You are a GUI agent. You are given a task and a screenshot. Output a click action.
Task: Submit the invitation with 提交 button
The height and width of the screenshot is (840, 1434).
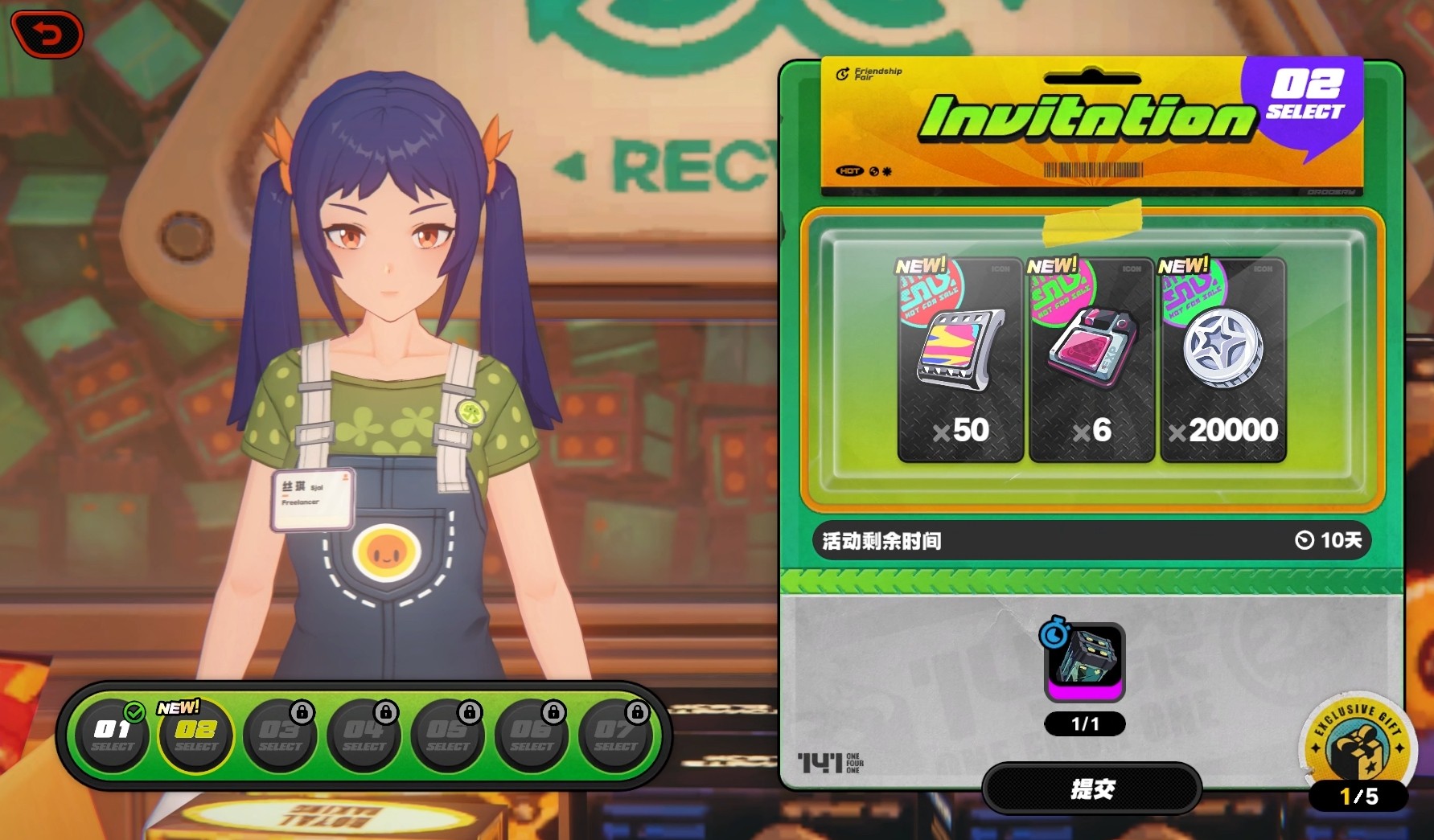click(x=1091, y=789)
